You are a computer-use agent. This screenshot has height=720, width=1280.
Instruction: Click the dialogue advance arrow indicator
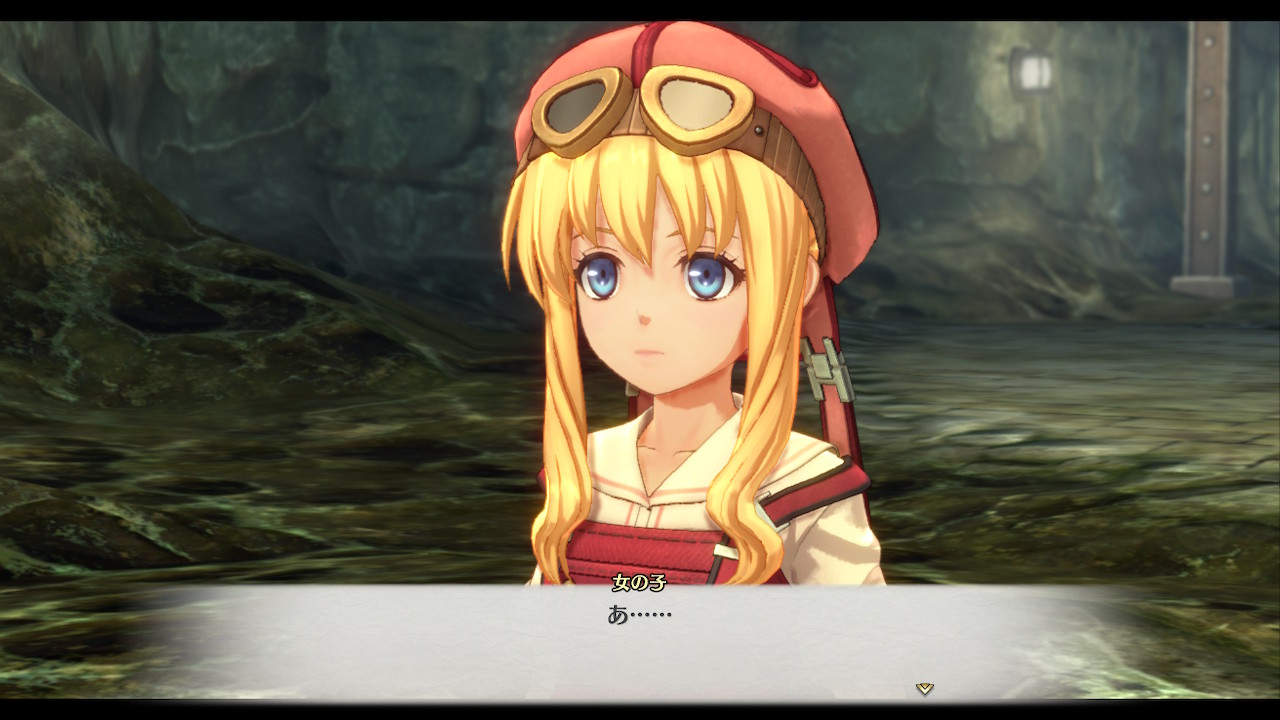pos(925,688)
